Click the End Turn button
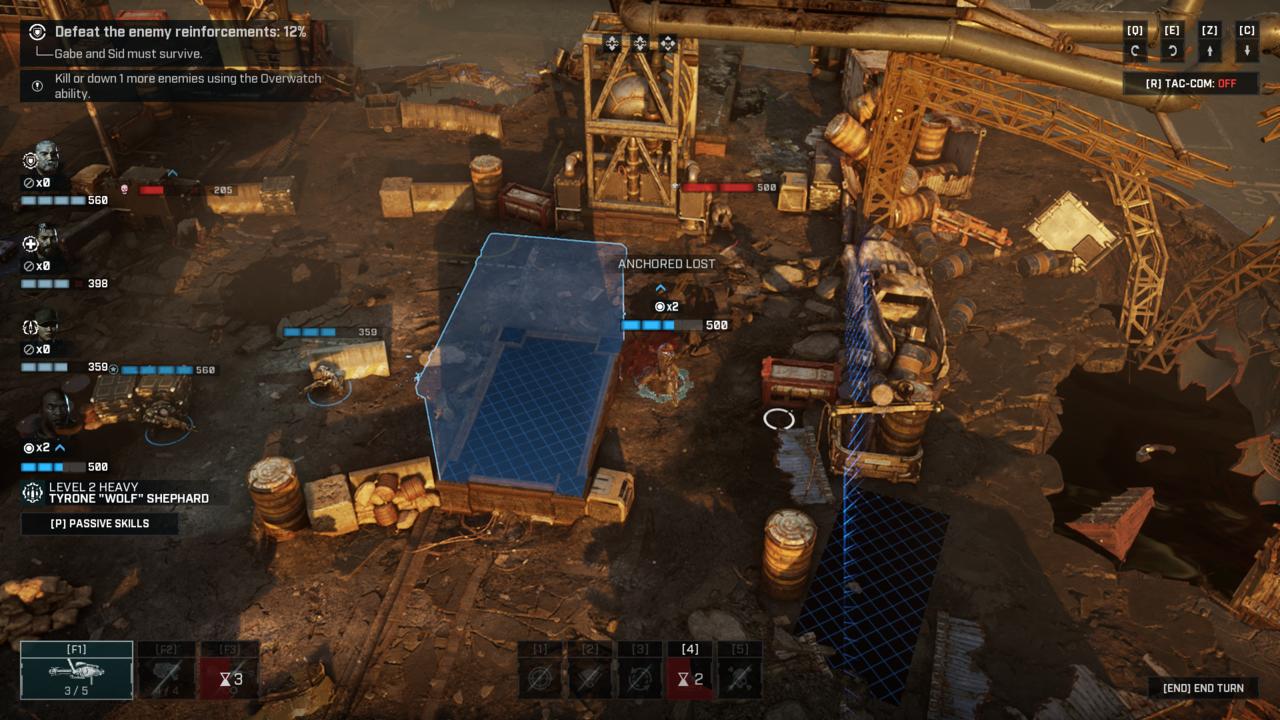 pos(1203,688)
